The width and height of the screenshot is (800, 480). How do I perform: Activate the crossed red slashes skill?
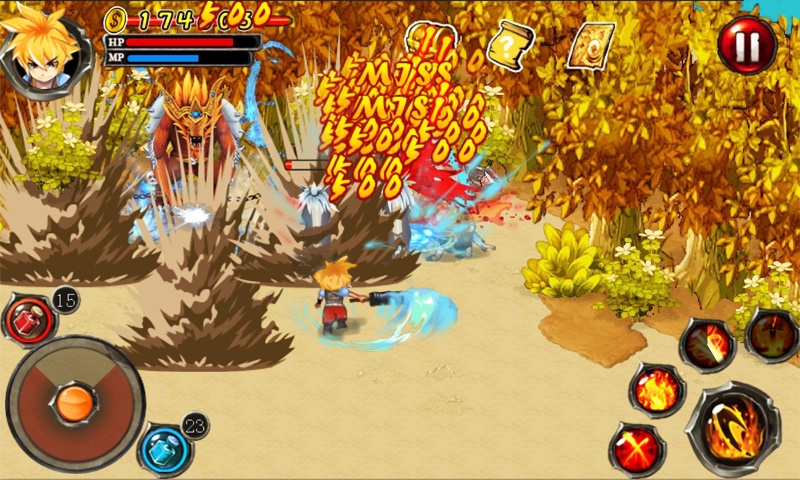637,448
